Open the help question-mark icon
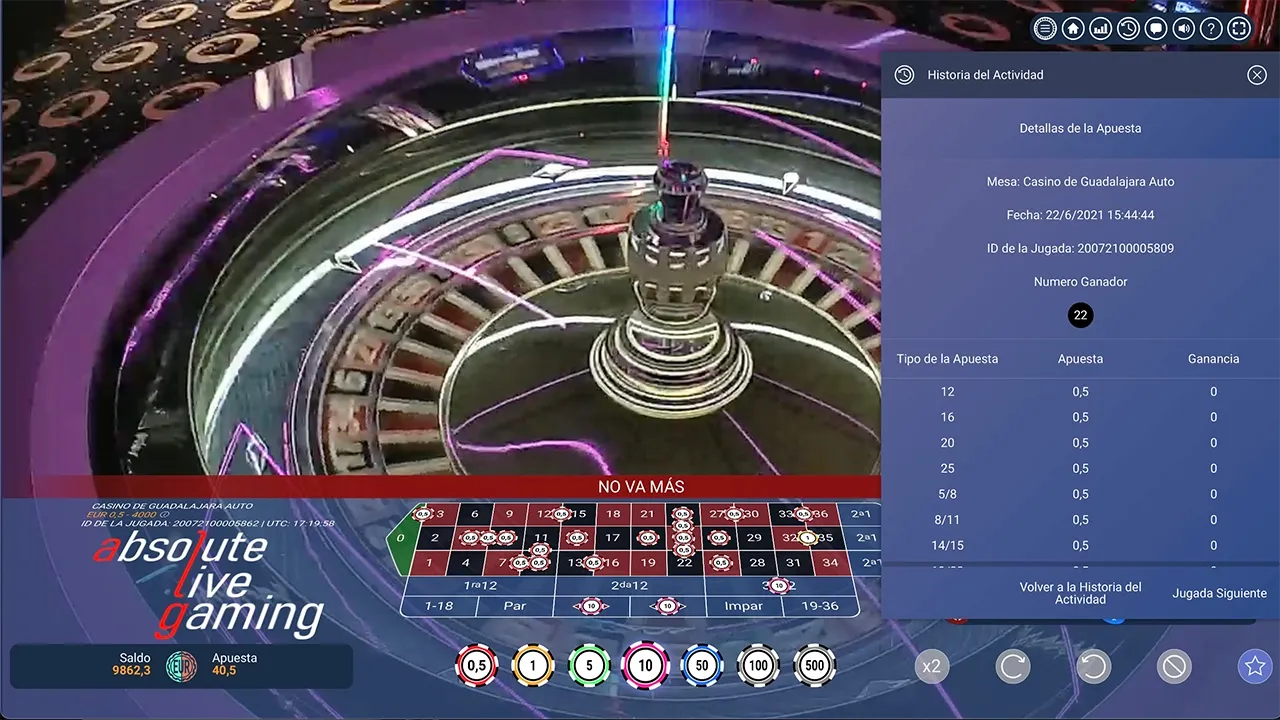 pyautogui.click(x=1210, y=28)
